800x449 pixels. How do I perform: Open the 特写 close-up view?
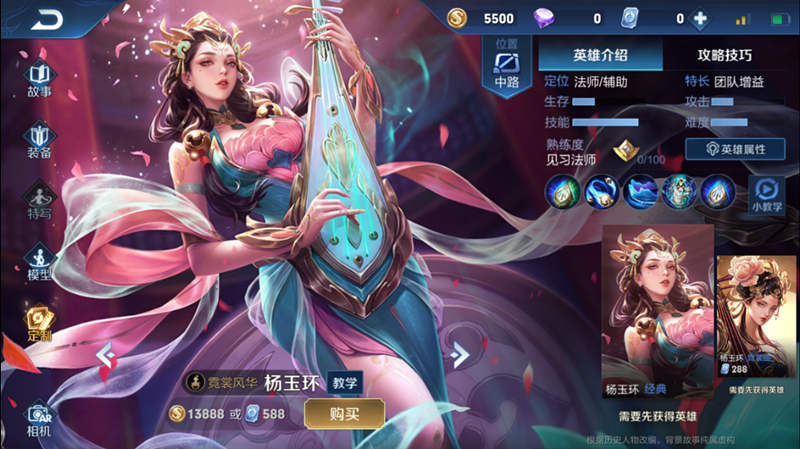point(39,200)
